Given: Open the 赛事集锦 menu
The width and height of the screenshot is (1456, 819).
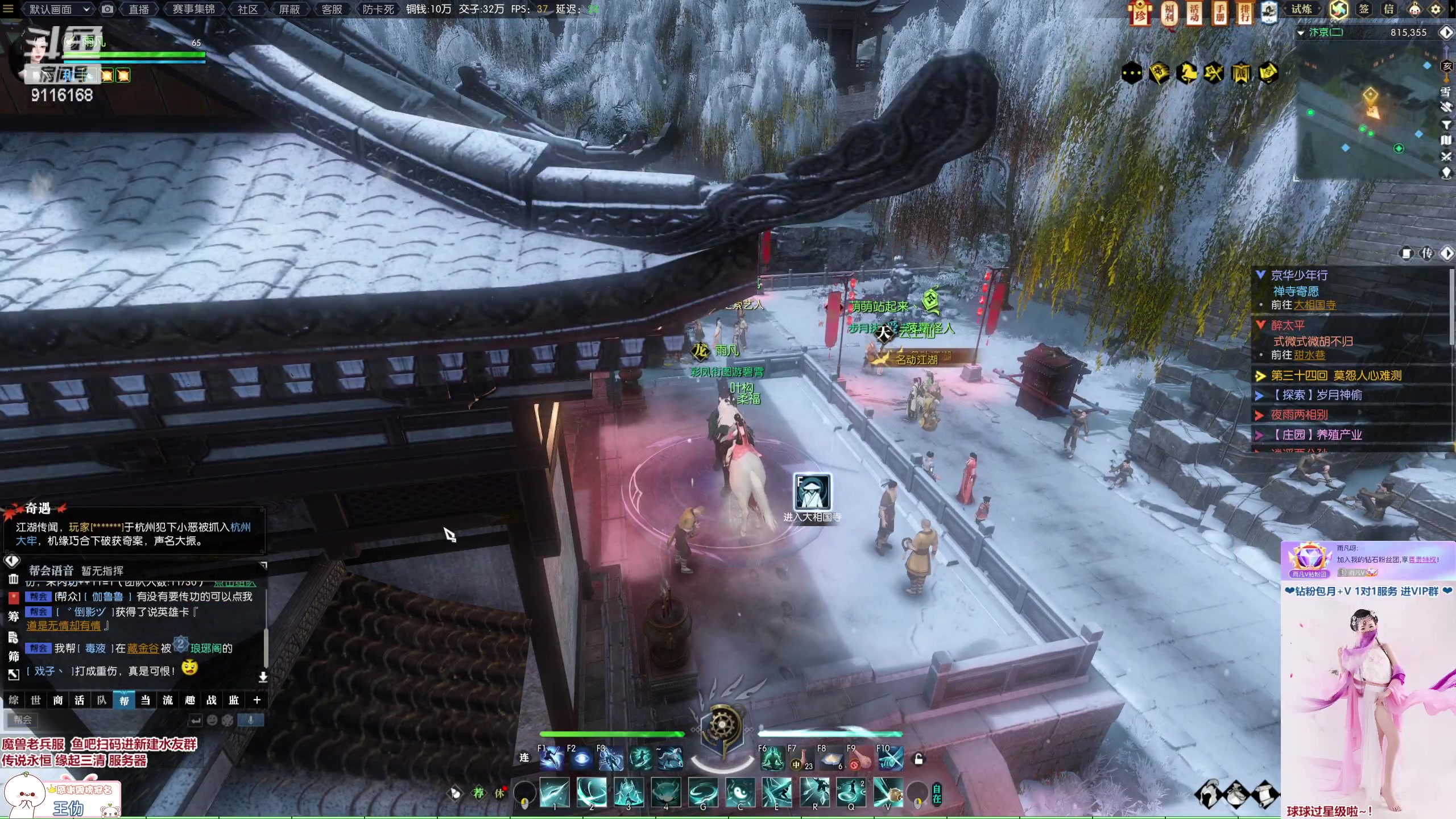Looking at the screenshot, I should pos(194,9).
